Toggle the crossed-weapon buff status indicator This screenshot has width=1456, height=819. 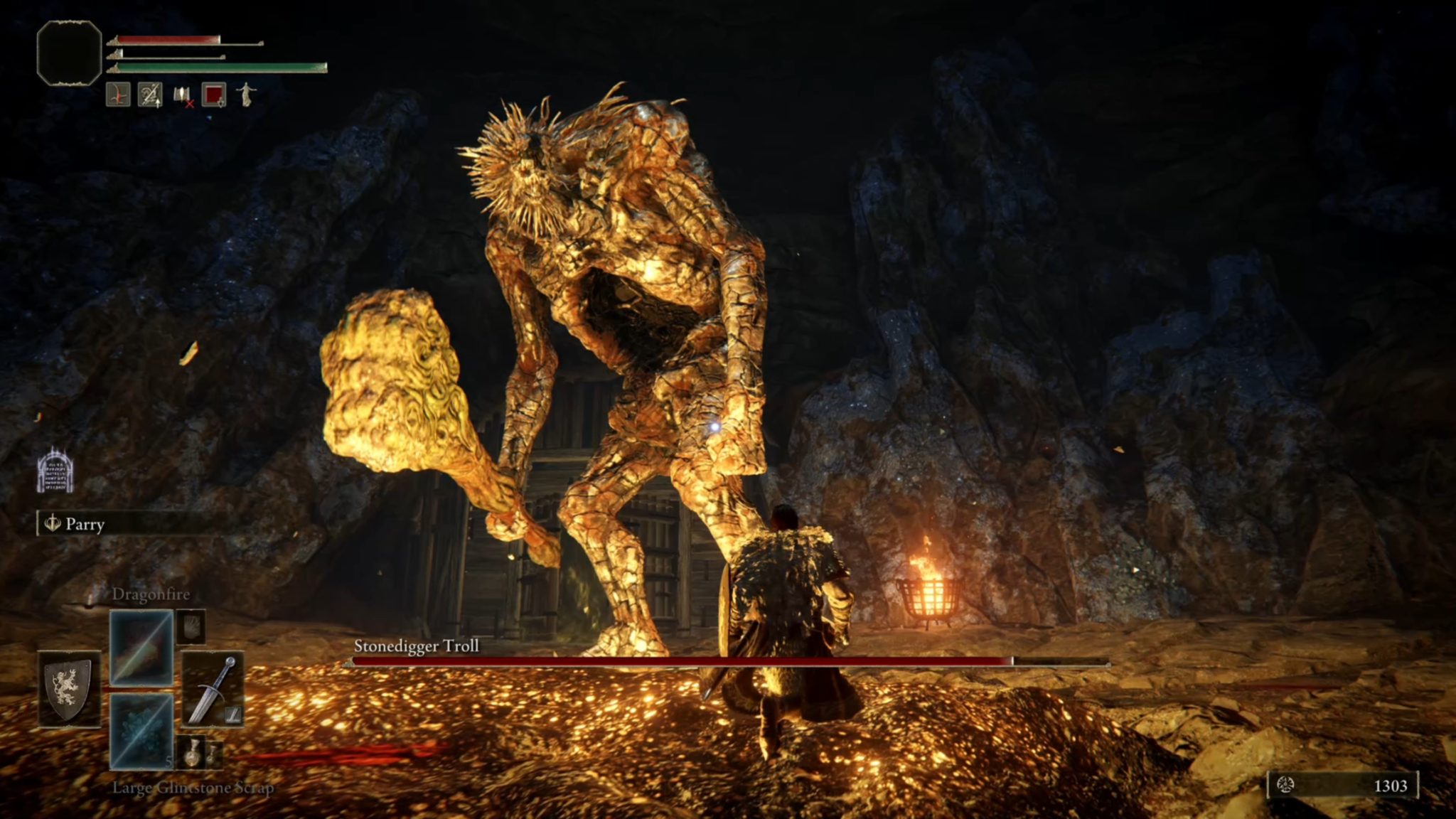tap(150, 94)
